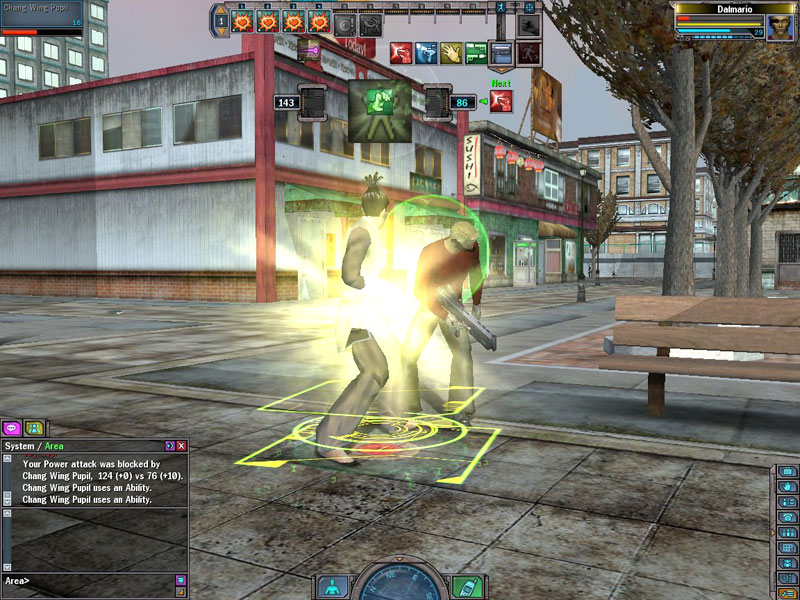
Task: Open the pink speech bubble chat tab
Action: point(11,429)
